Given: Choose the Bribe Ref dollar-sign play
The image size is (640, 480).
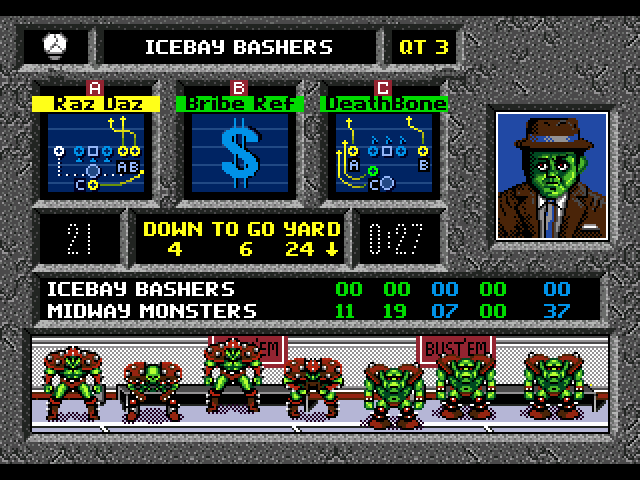Looking at the screenshot, I should coord(239,152).
